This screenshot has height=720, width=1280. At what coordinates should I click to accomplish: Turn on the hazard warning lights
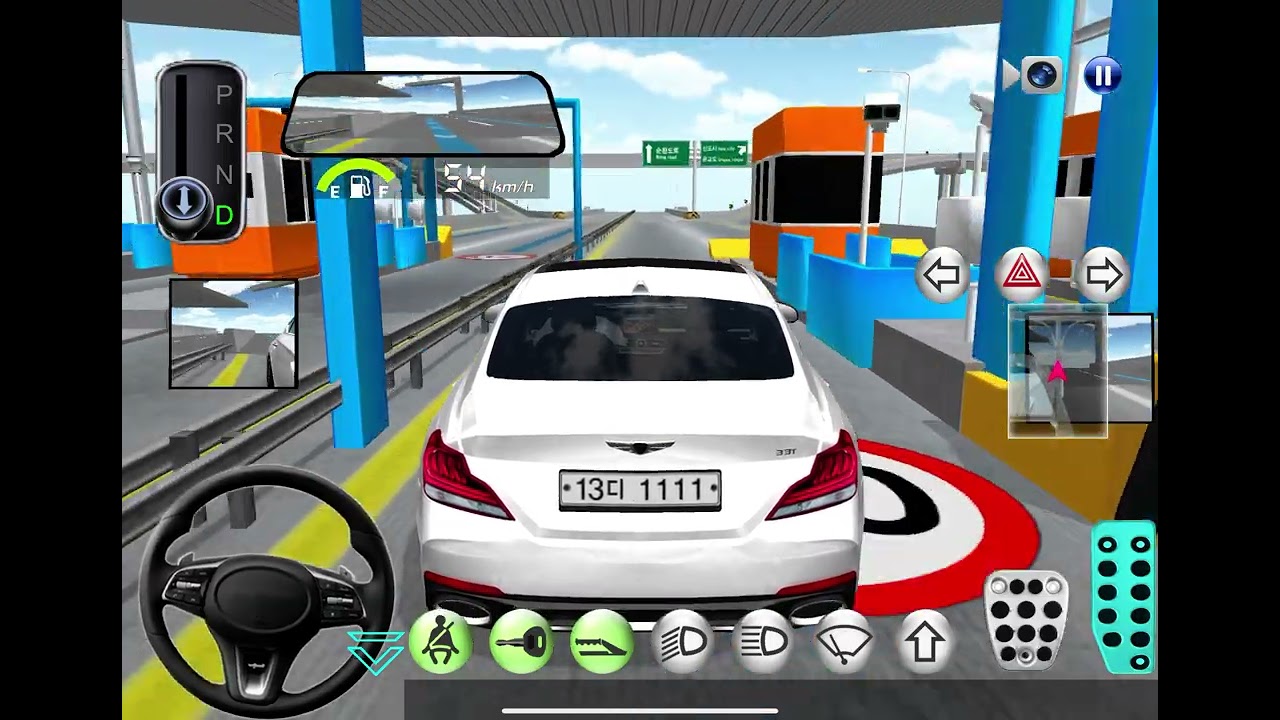1022,273
